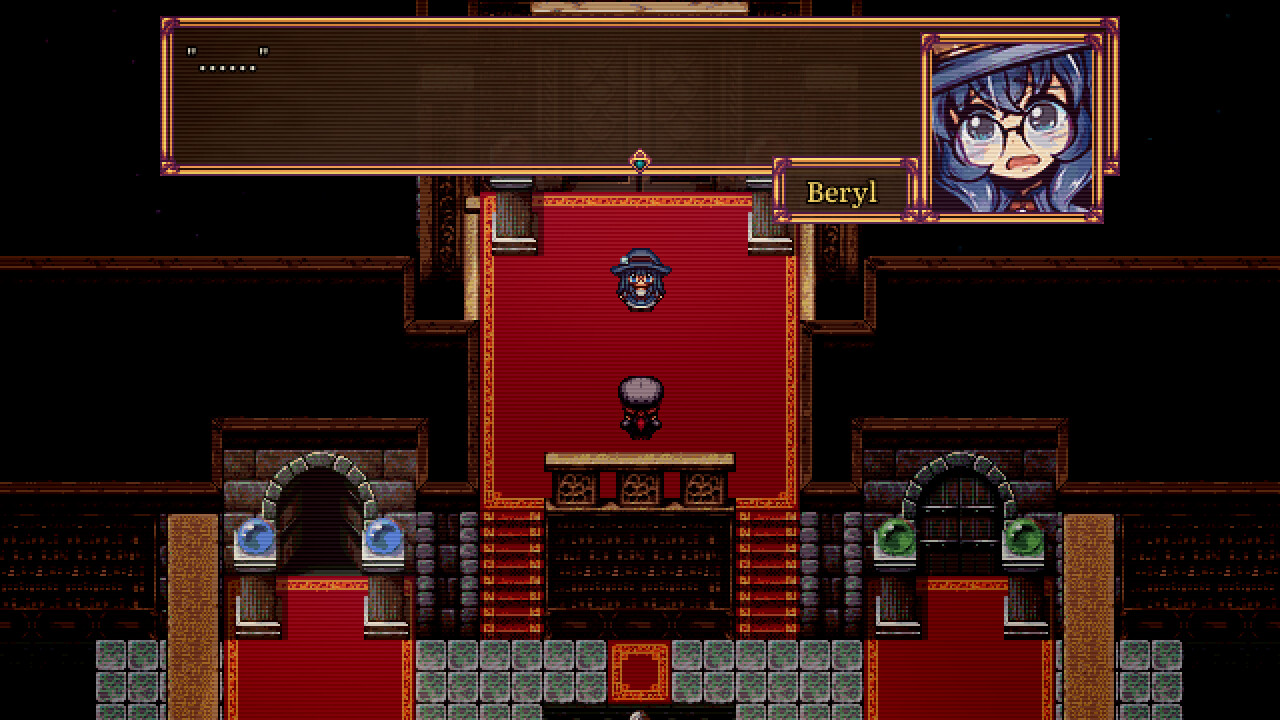Click the blue orb left of the stone archway

256,537
